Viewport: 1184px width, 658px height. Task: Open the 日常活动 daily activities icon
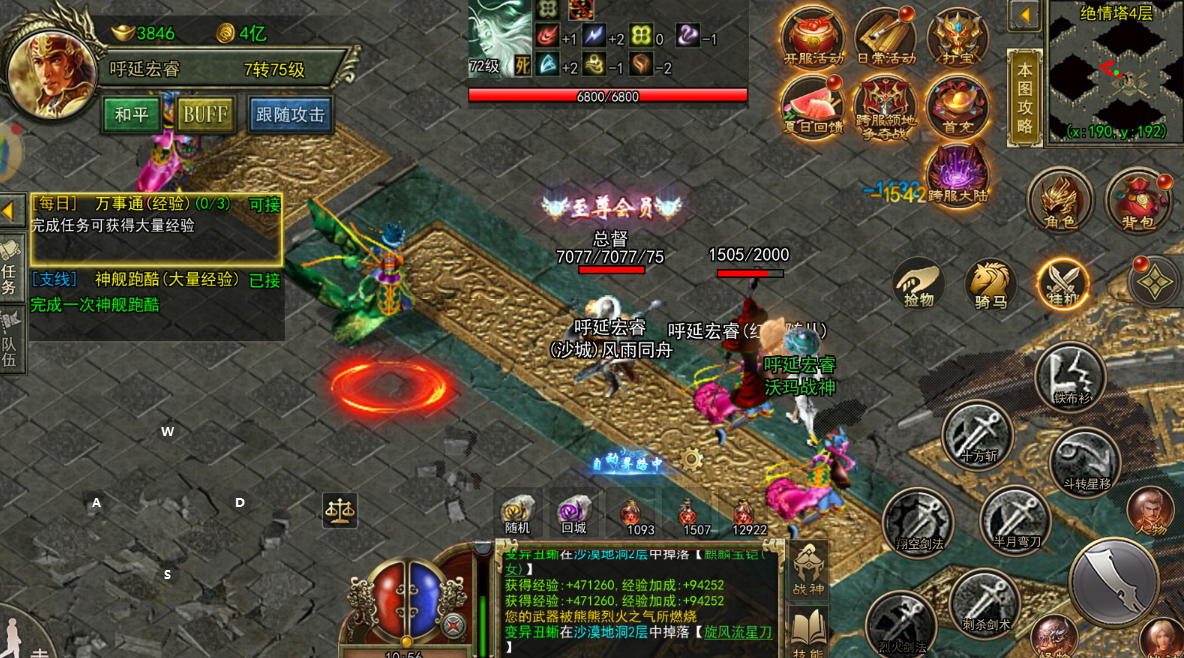[x=885, y=38]
